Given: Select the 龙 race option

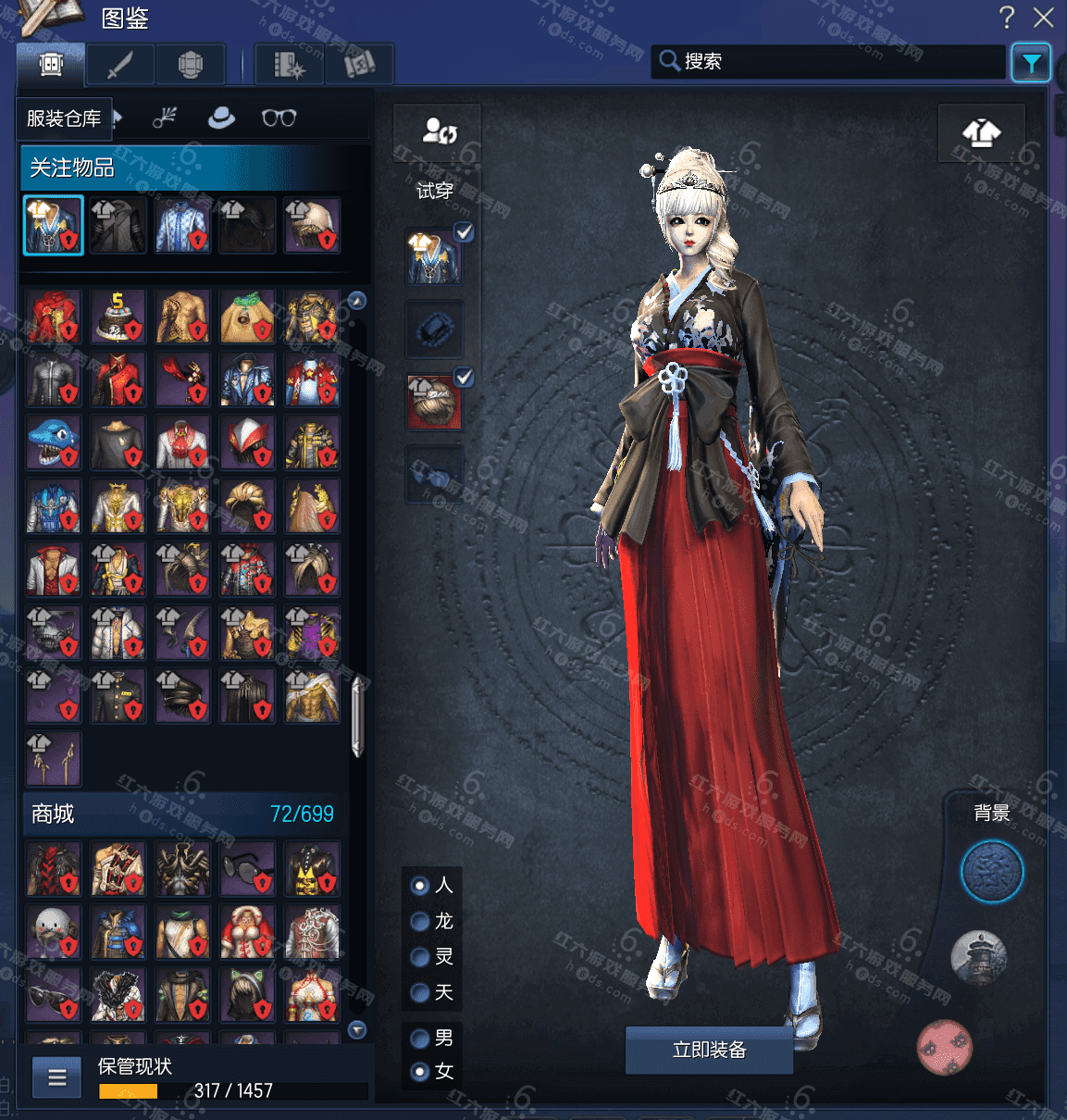Looking at the screenshot, I should (x=420, y=922).
